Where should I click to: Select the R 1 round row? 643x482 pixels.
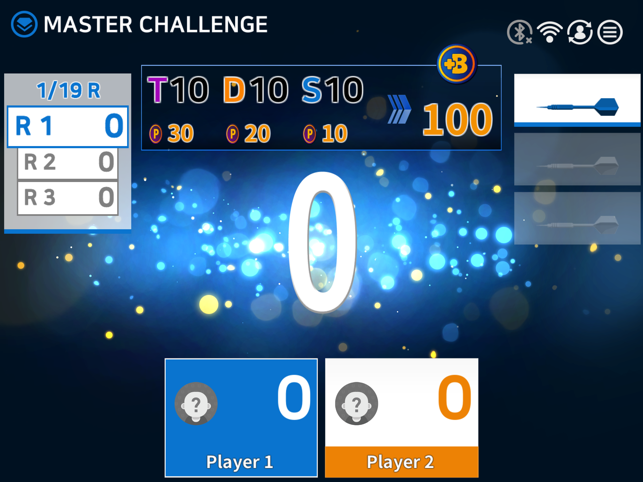[x=68, y=126]
